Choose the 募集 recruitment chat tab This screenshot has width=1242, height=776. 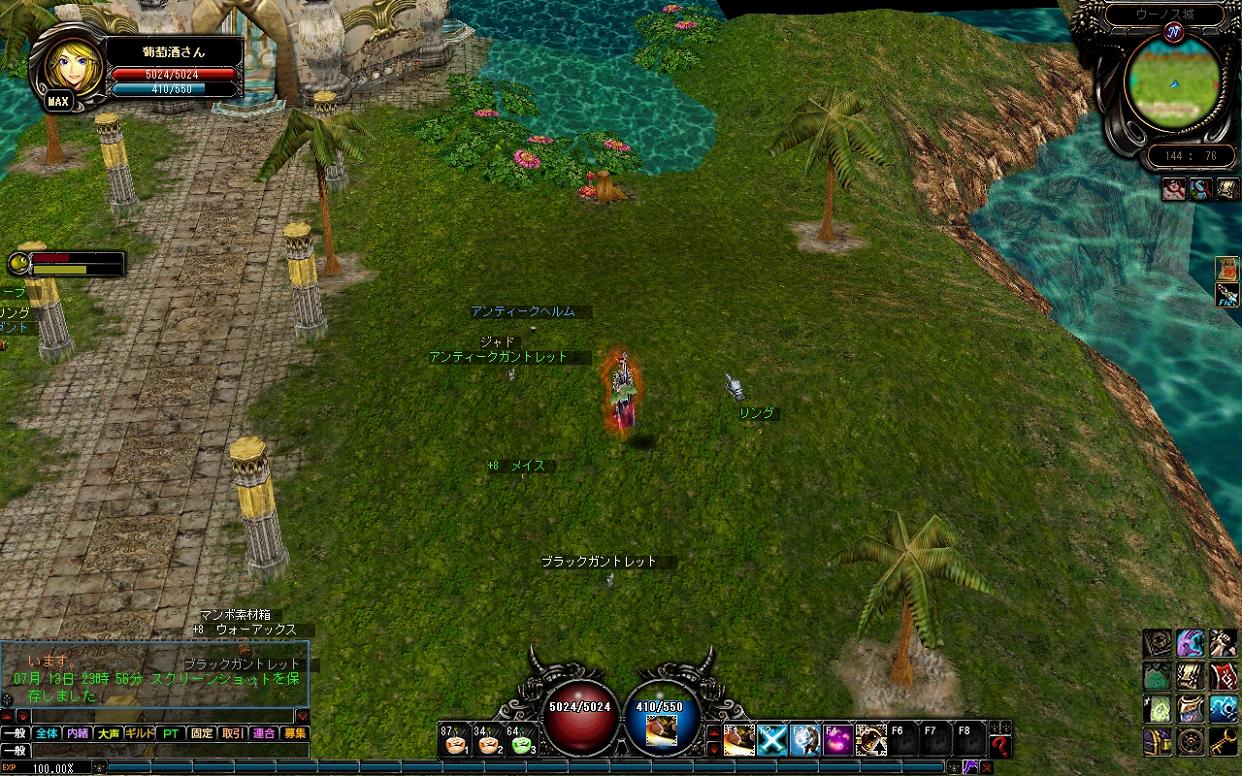[294, 733]
